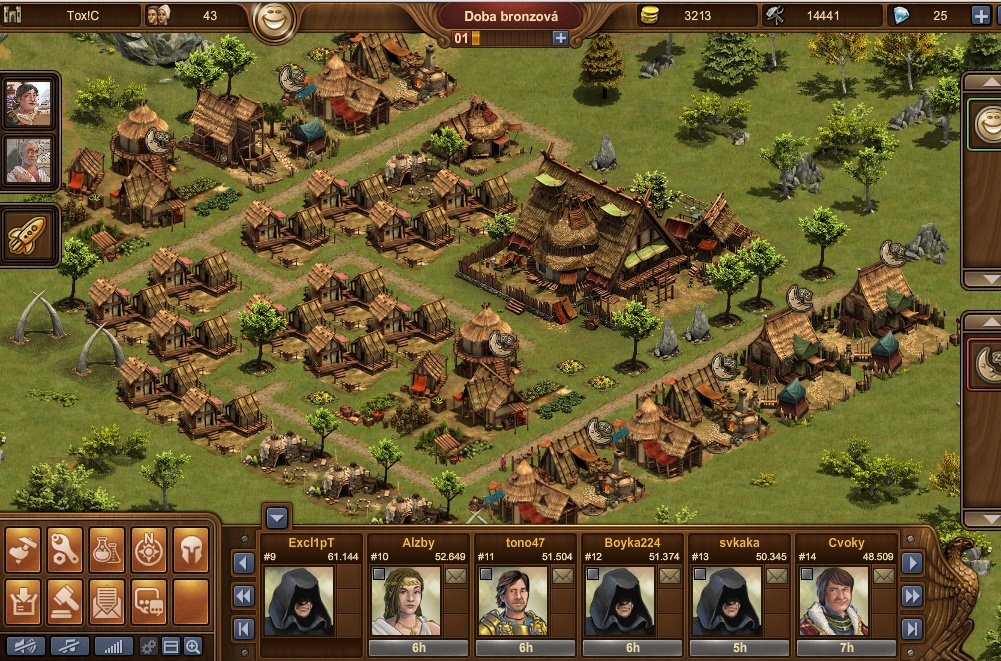Open the auction gavel market icon
Viewport: 1001px width, 661px height.
[x=65, y=601]
